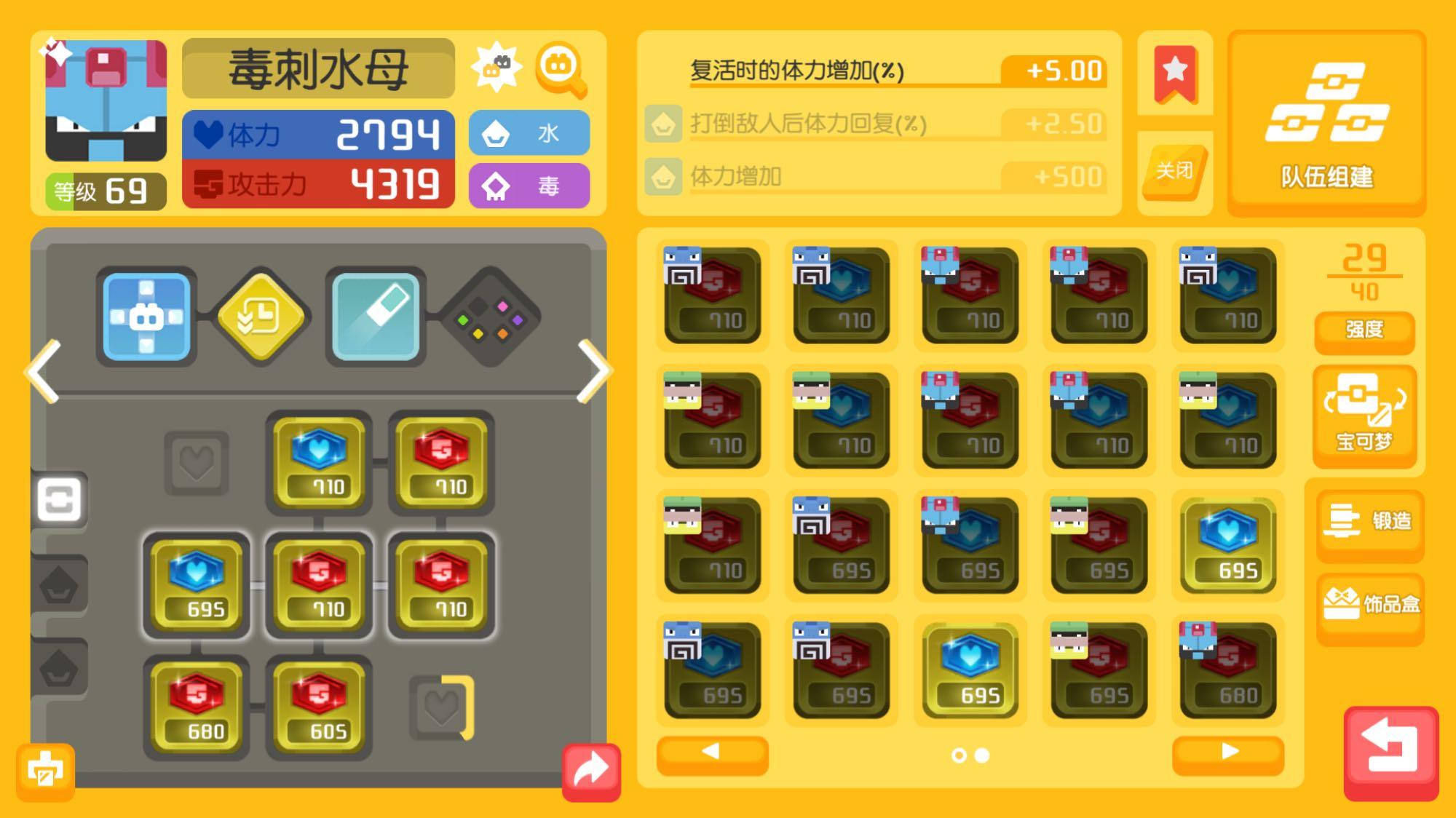The height and width of the screenshot is (818, 1456).
Task: Open the 宝可梦 Pokémon swap panel
Action: [1365, 415]
